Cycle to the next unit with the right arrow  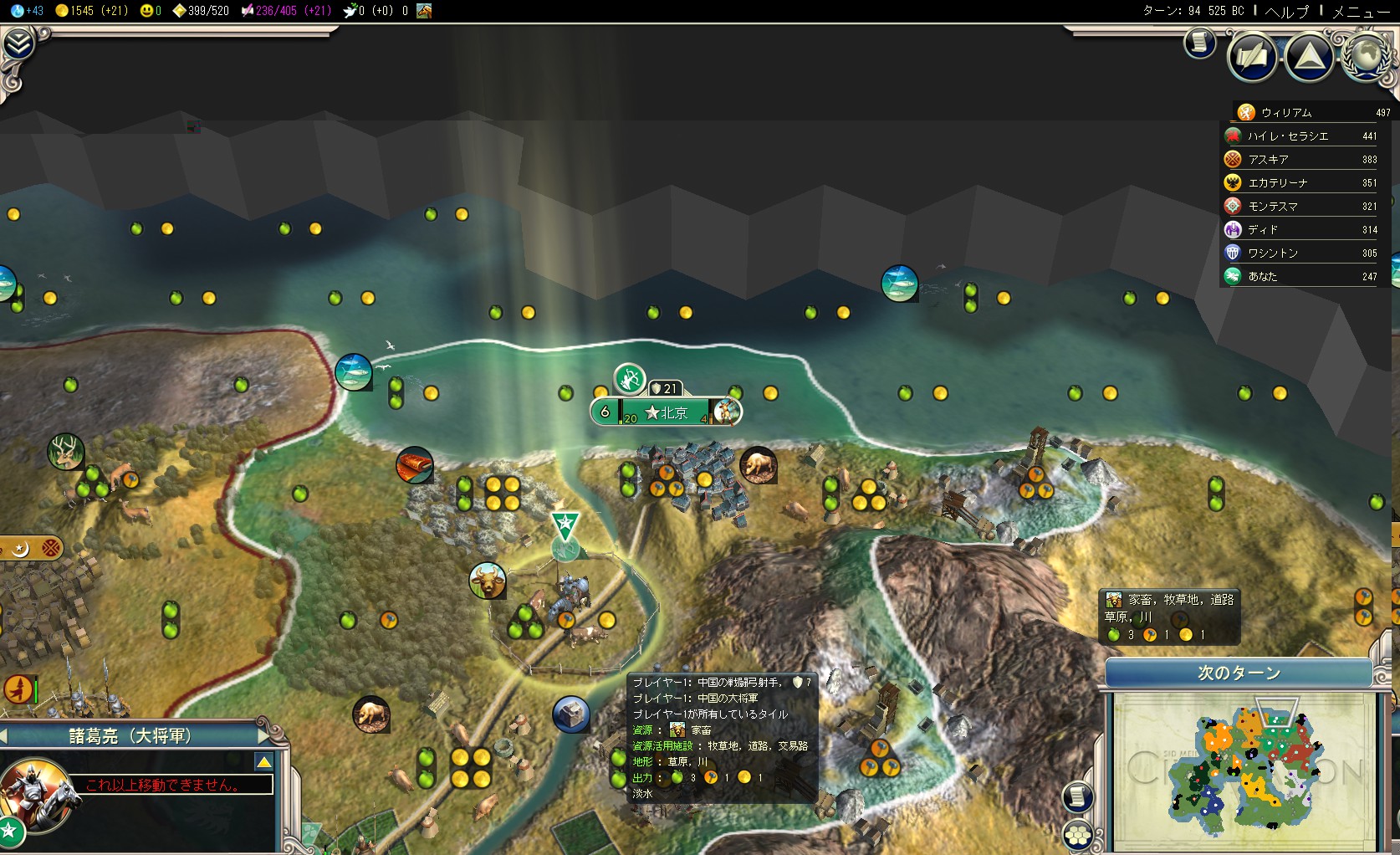[265, 736]
